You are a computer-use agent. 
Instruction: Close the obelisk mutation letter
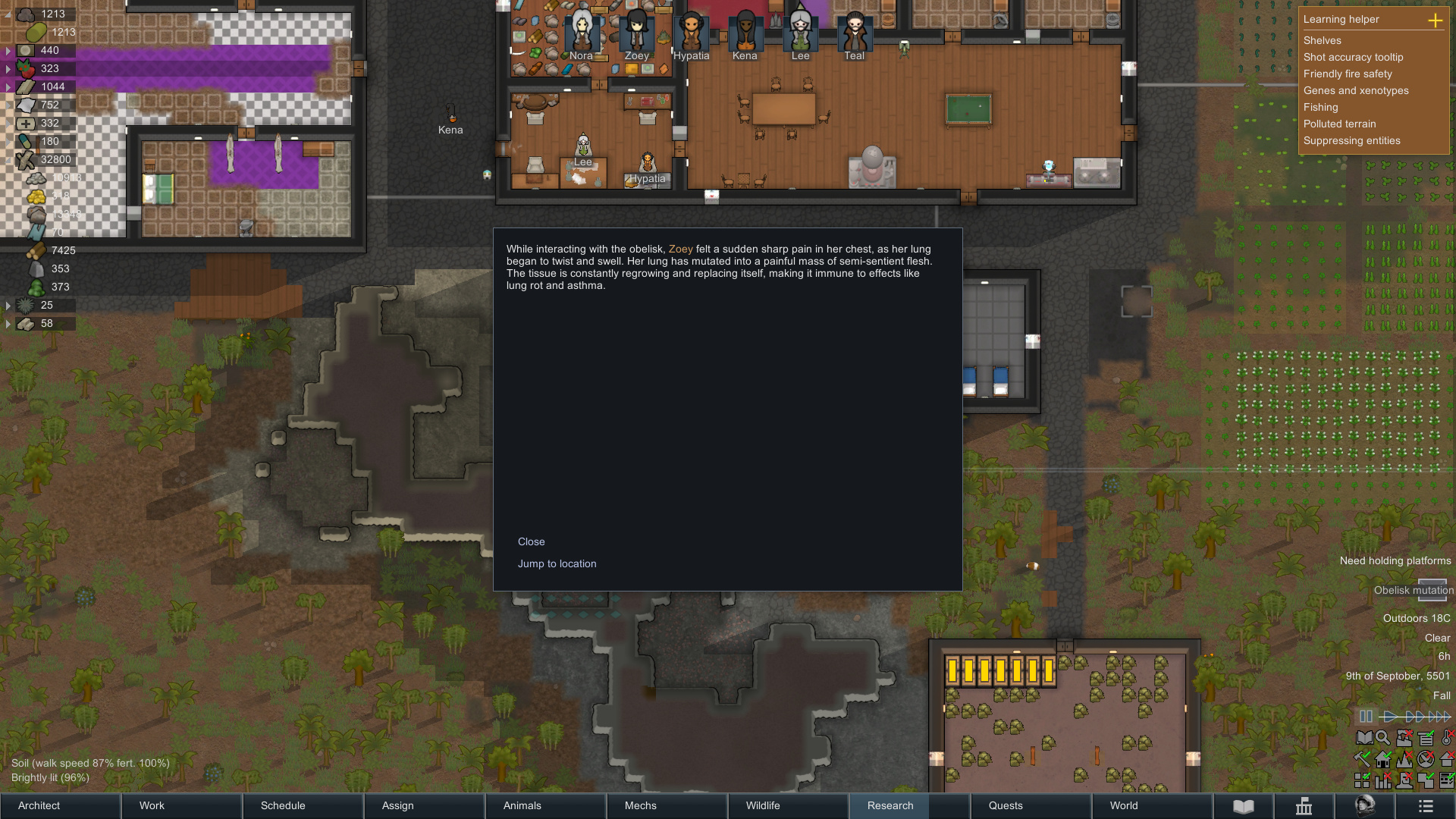[531, 541]
